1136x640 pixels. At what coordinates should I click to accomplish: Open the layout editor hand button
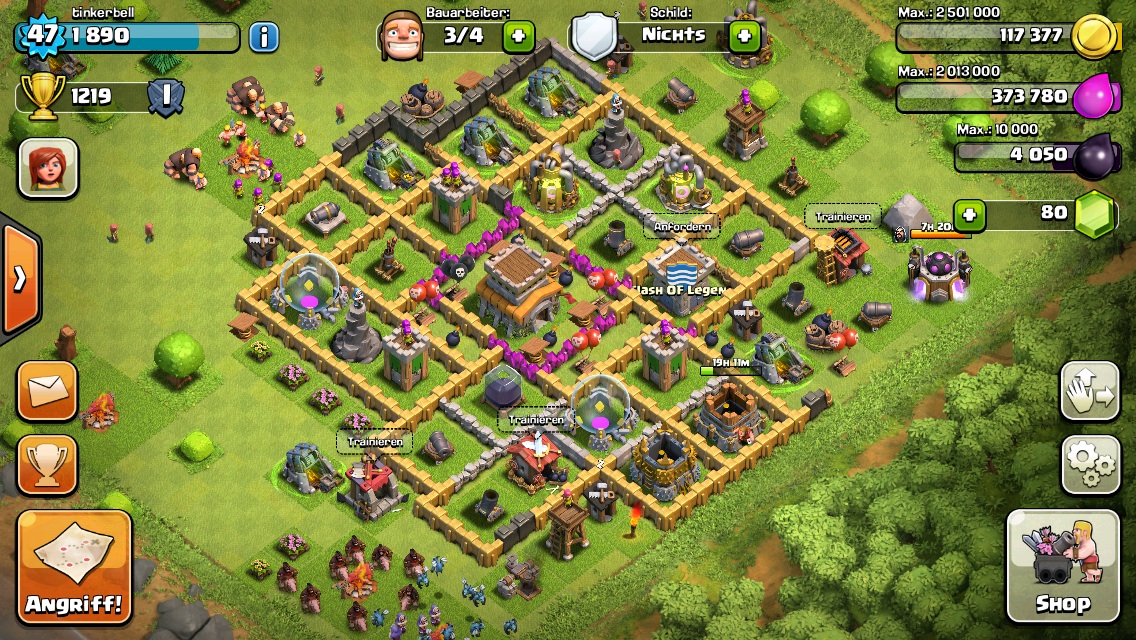[1089, 391]
